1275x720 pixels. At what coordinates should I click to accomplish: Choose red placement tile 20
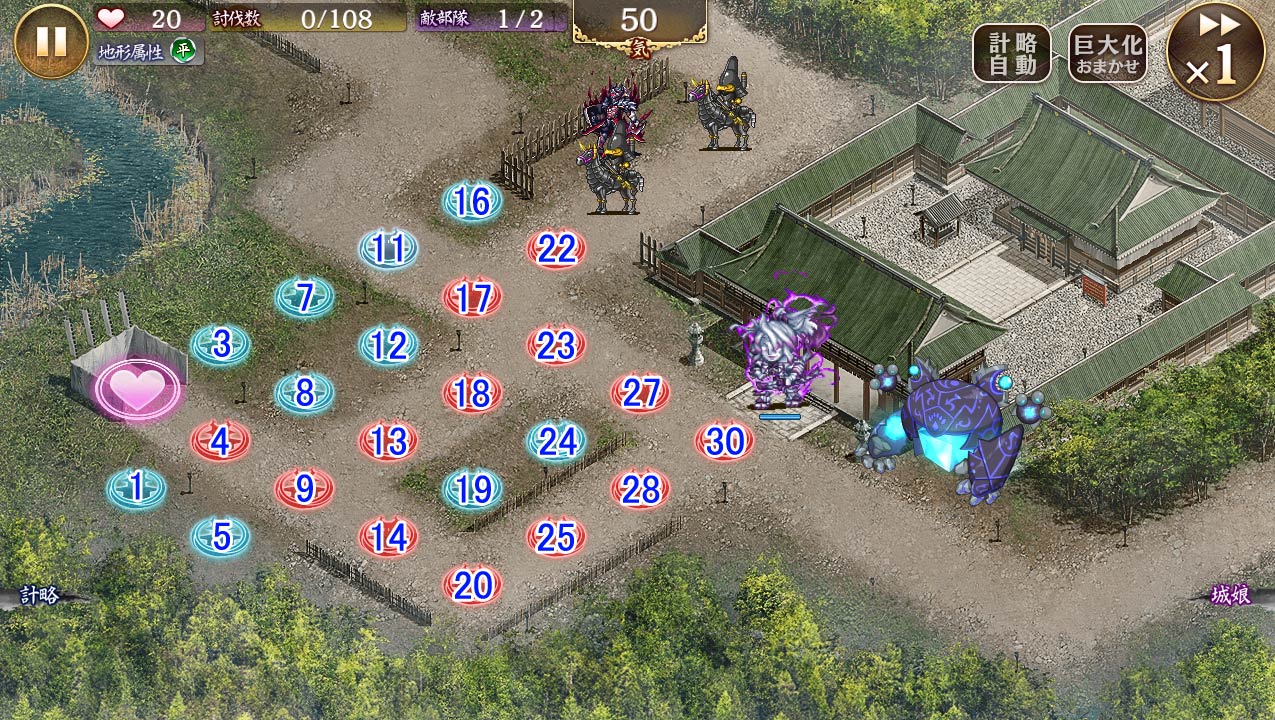[x=472, y=585]
